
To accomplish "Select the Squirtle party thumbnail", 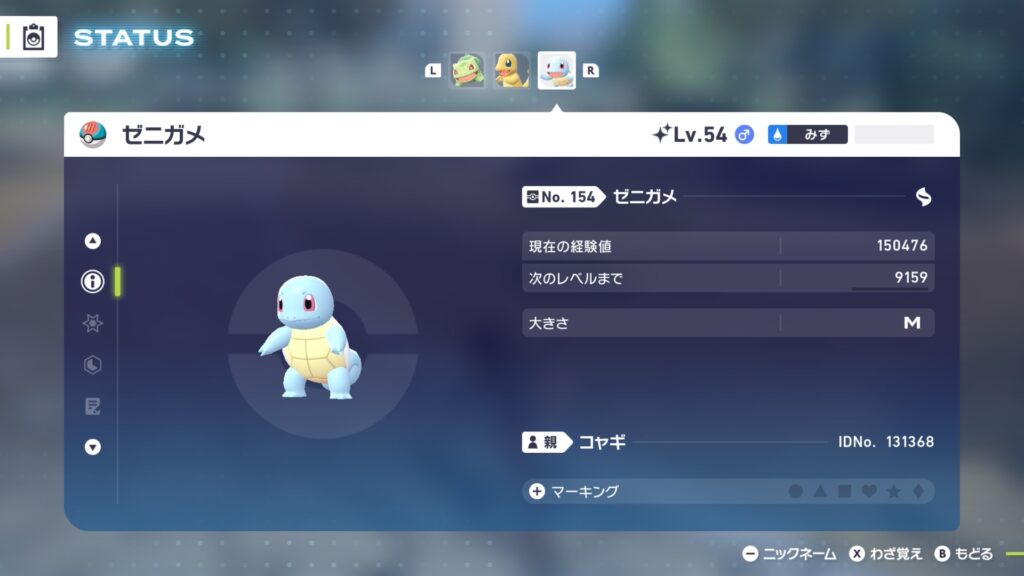I will 556,70.
